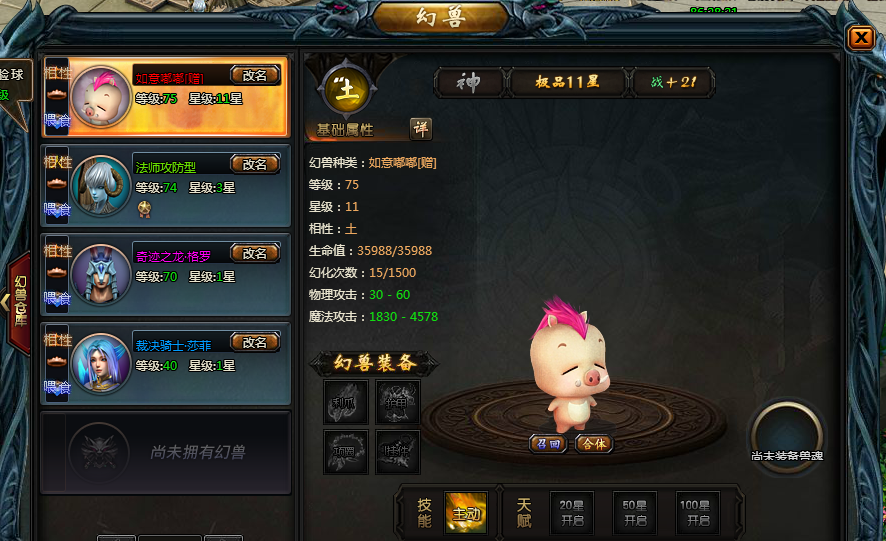Viewport: 886px width, 541px height.
Task: Activate the 主动 skill icon
Action: coord(465,512)
